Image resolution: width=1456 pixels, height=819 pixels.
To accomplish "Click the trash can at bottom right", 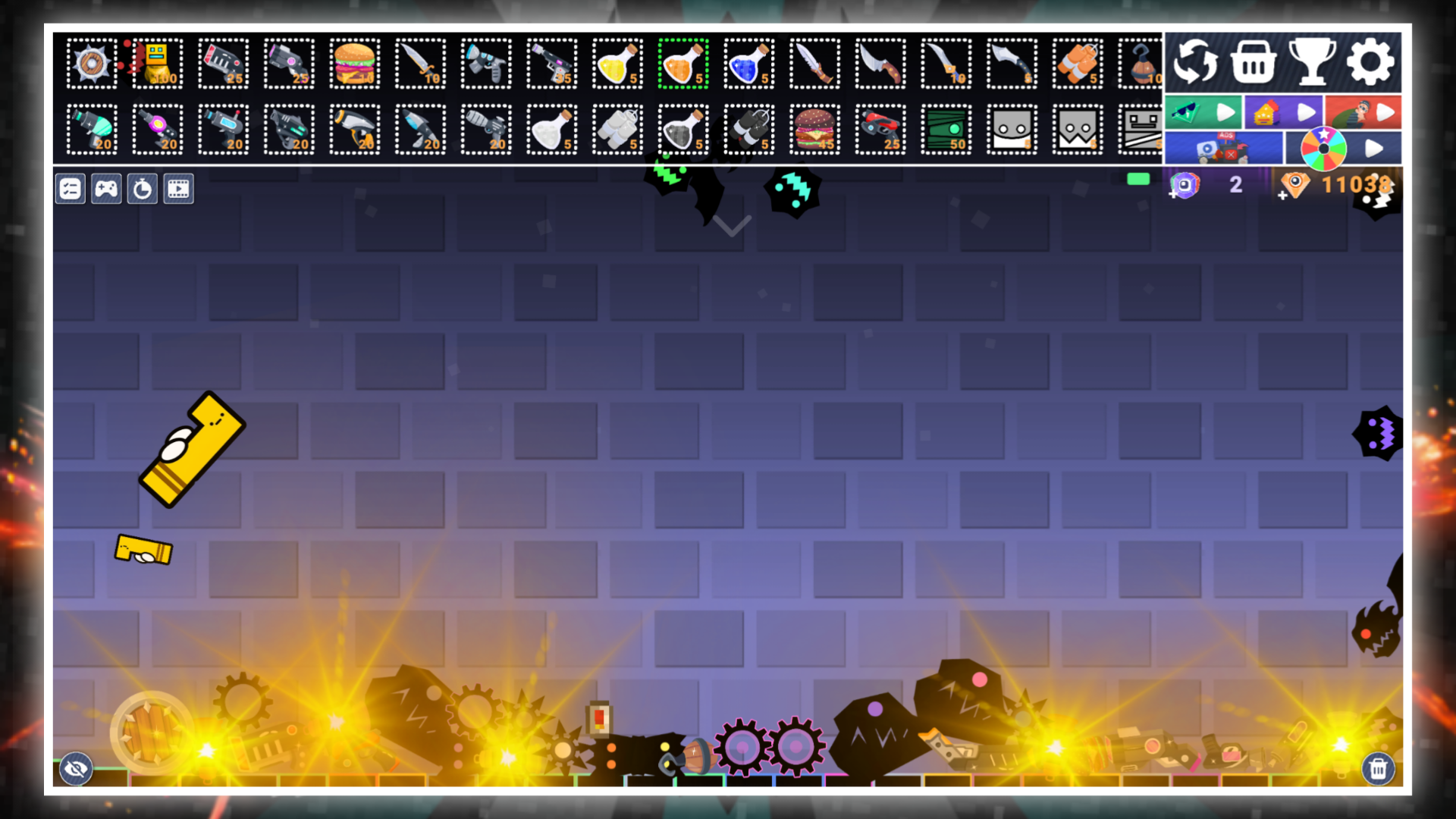I will (x=1379, y=769).
